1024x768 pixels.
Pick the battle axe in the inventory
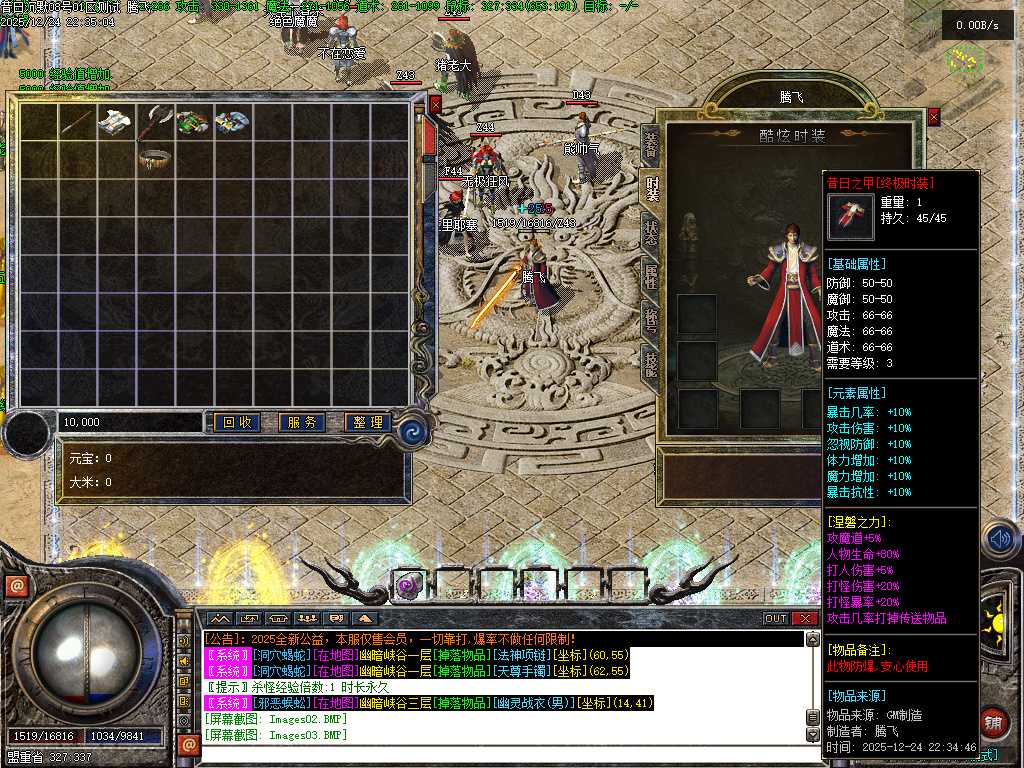pyautogui.click(x=155, y=122)
